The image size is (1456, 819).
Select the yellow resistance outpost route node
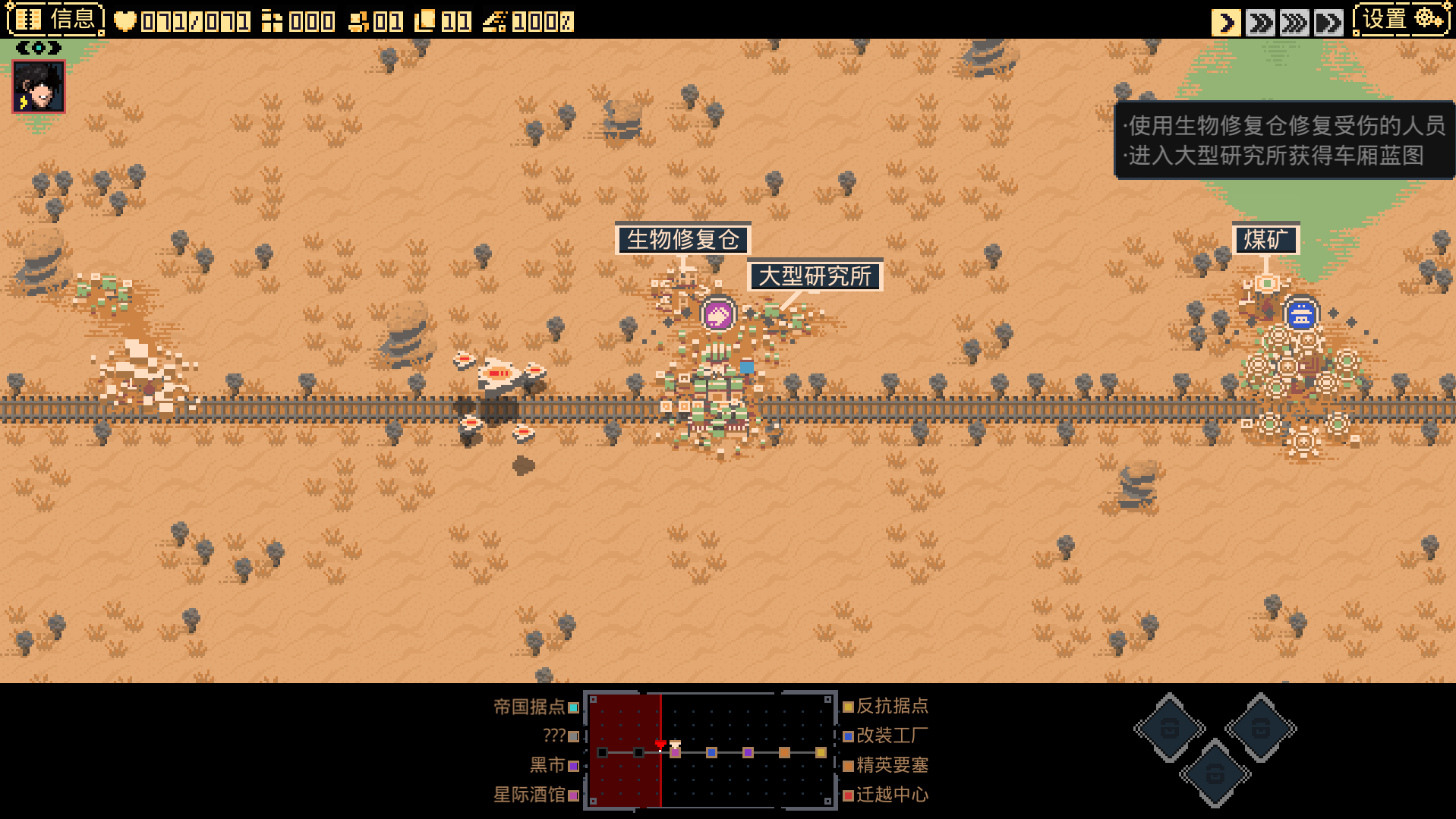coord(821,752)
